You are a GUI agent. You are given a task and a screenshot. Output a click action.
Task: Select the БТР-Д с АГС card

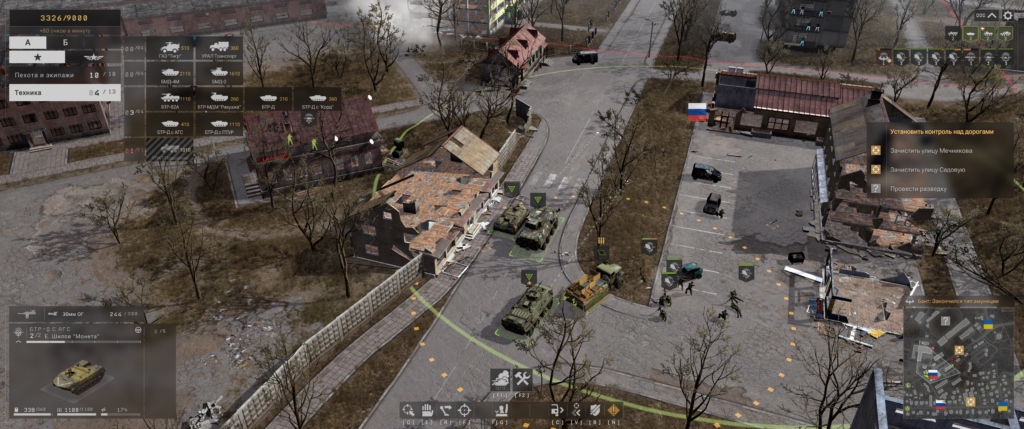[x=170, y=125]
